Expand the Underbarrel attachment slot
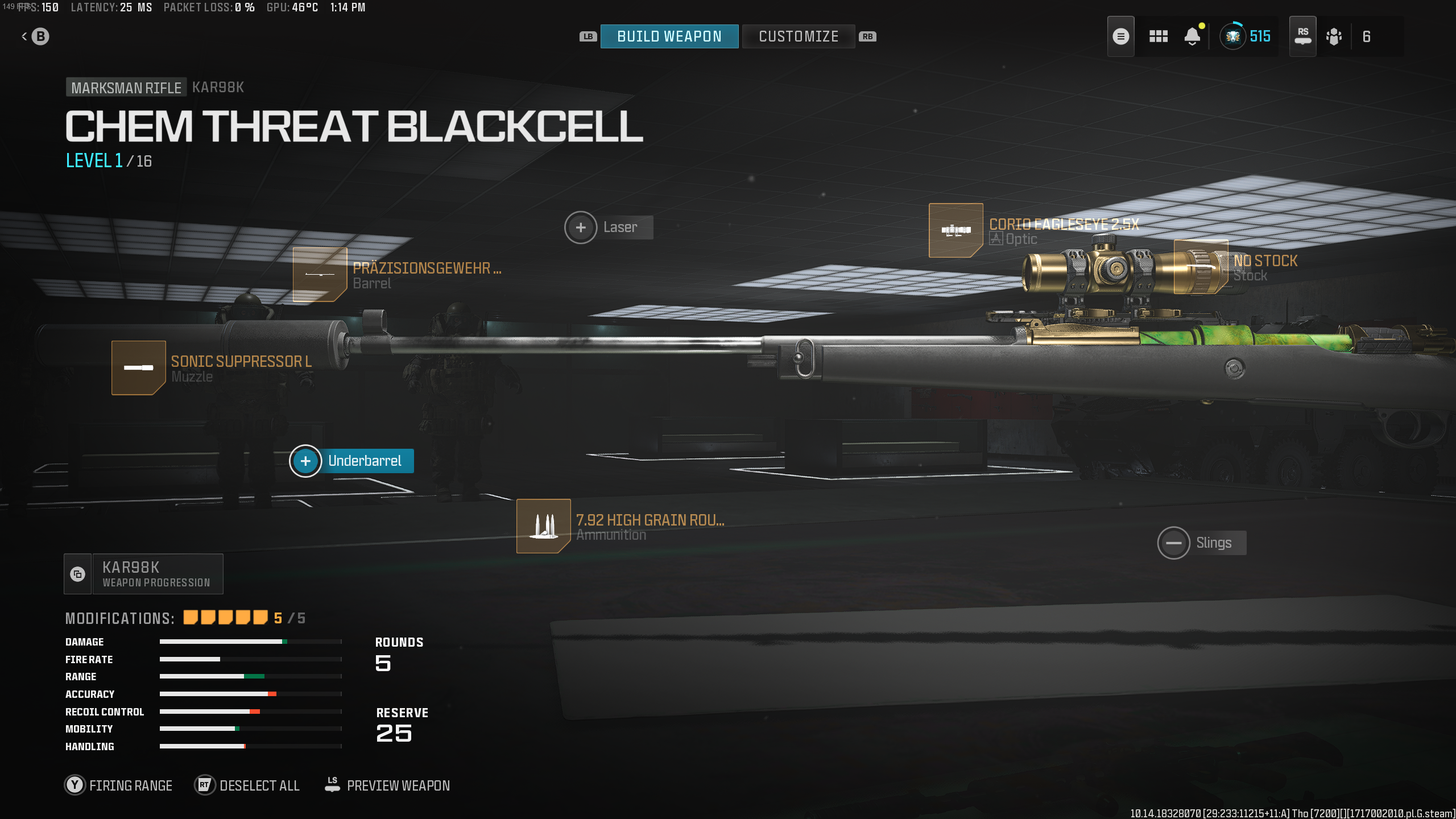 click(x=305, y=461)
